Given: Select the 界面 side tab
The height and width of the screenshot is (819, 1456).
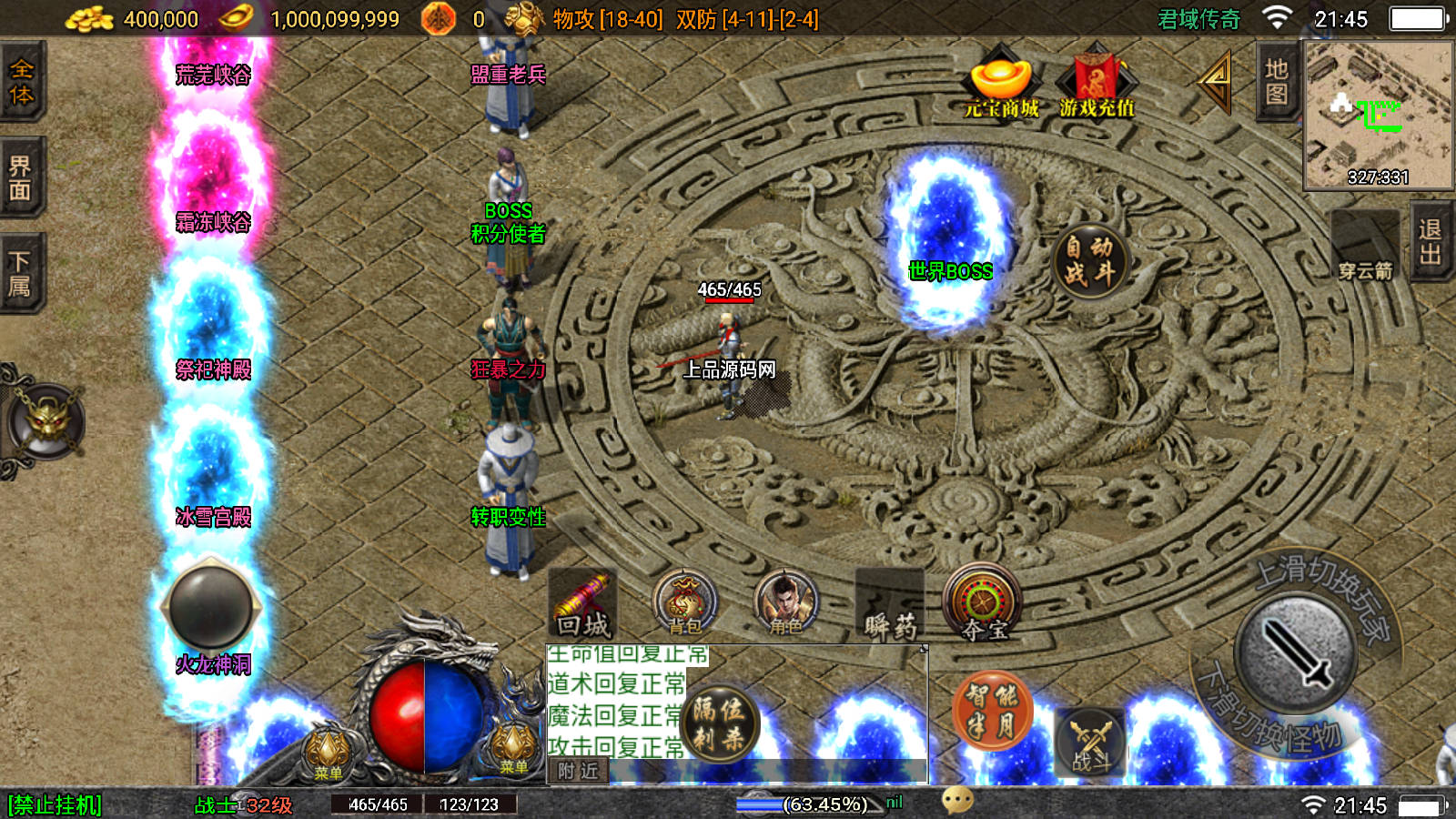Looking at the screenshot, I should tap(21, 177).
